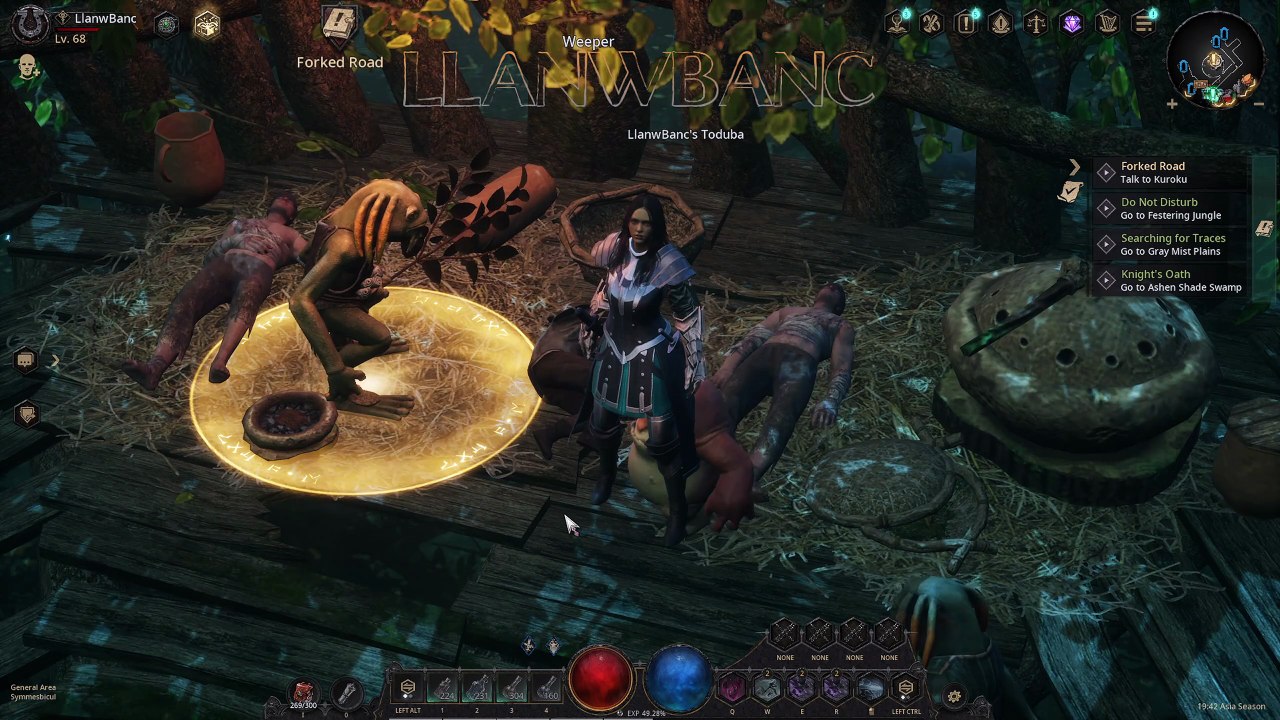The width and height of the screenshot is (1280, 720).
Task: Click the horseshoe character portrait
Action: 30,24
